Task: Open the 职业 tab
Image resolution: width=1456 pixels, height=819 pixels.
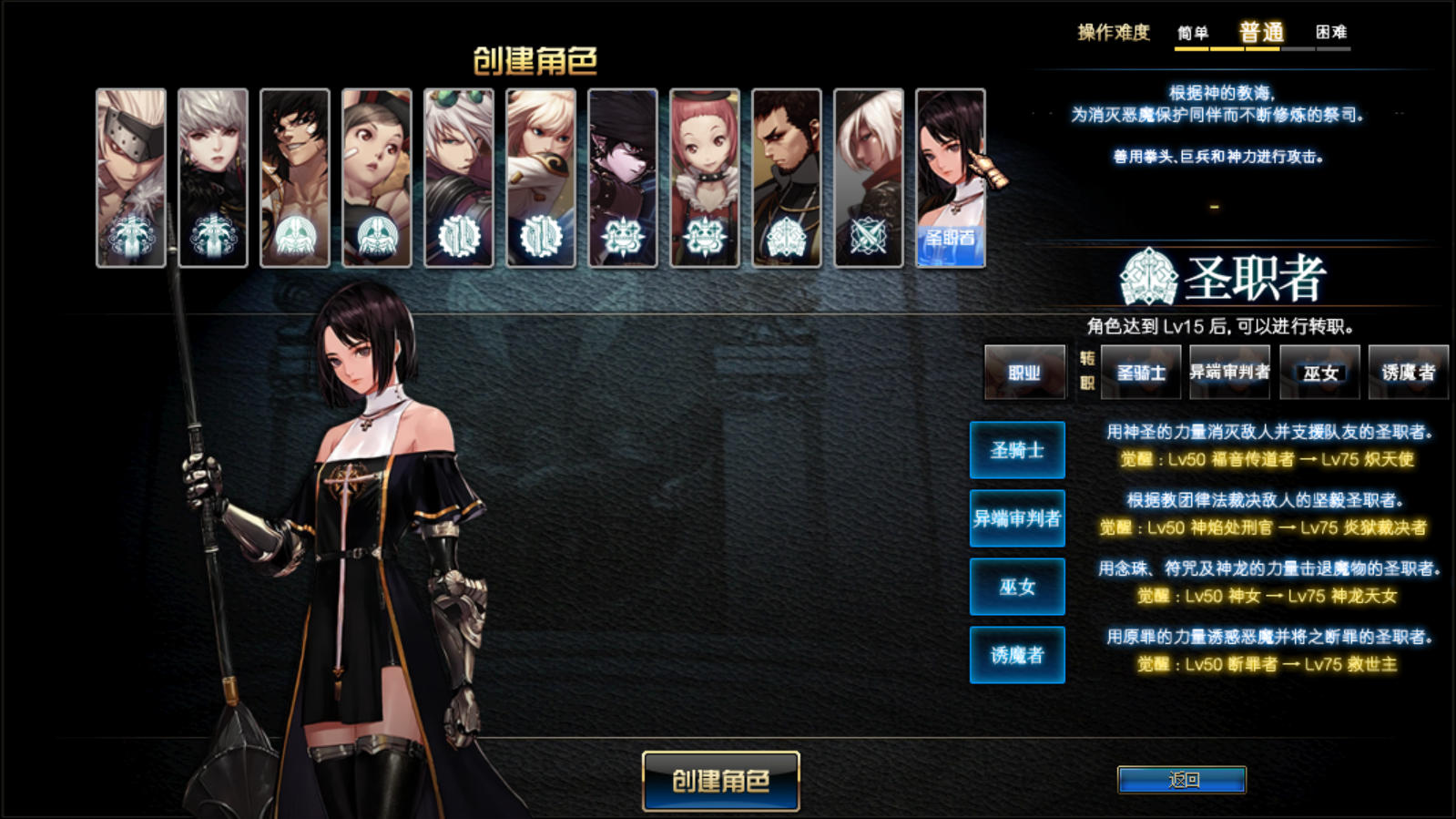Action: click(x=1024, y=372)
